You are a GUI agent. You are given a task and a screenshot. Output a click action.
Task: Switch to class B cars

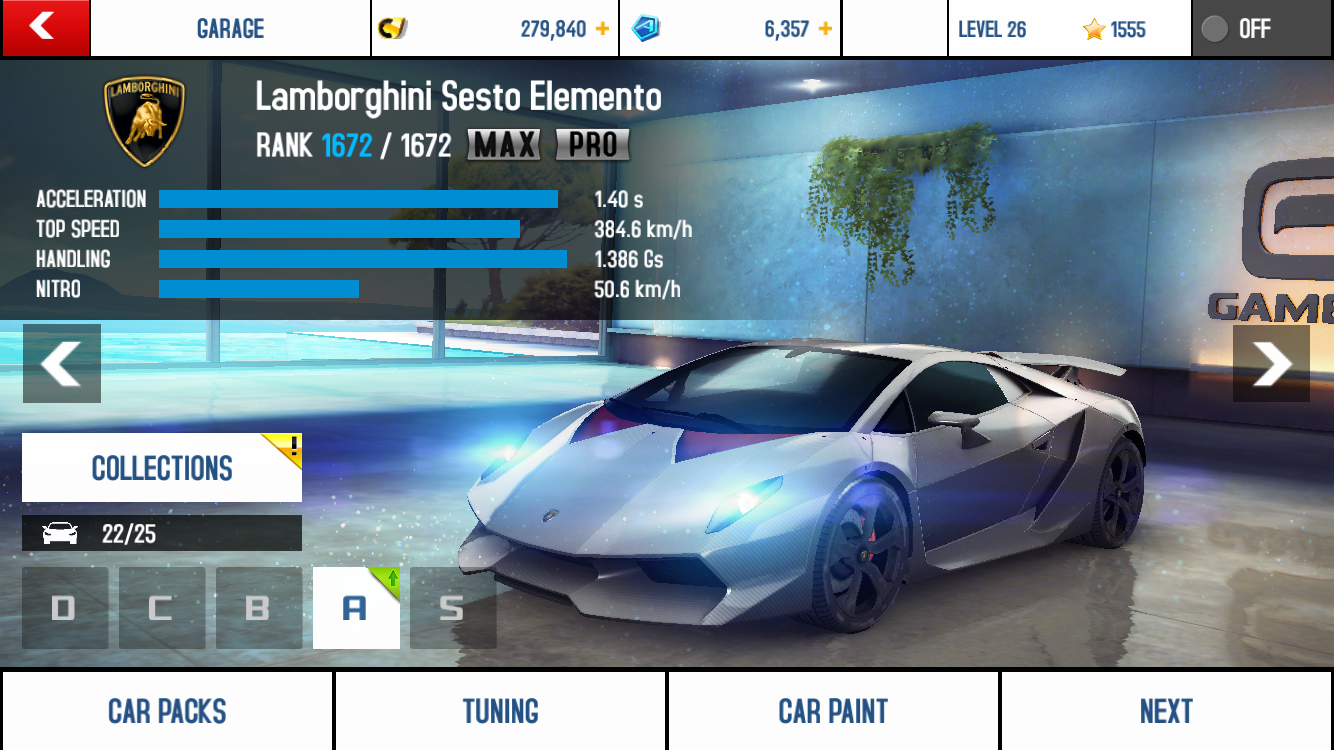coord(258,608)
